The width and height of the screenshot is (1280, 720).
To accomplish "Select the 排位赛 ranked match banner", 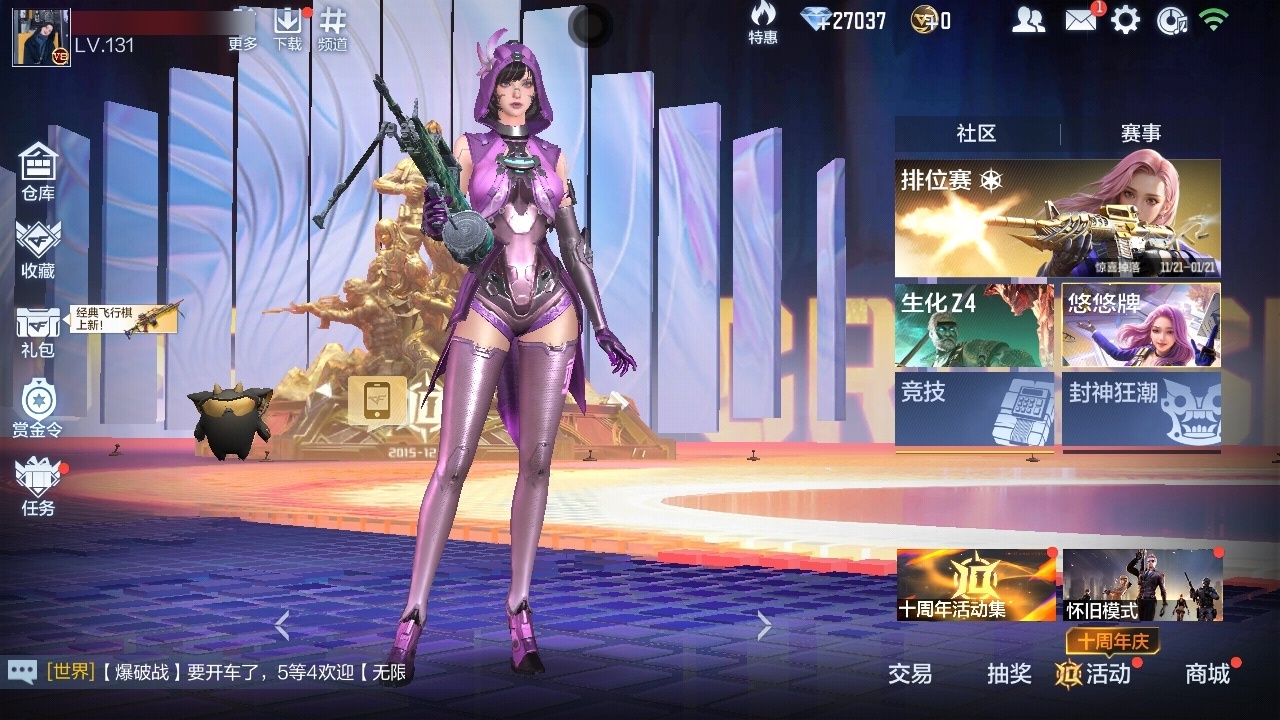I will [1057, 218].
